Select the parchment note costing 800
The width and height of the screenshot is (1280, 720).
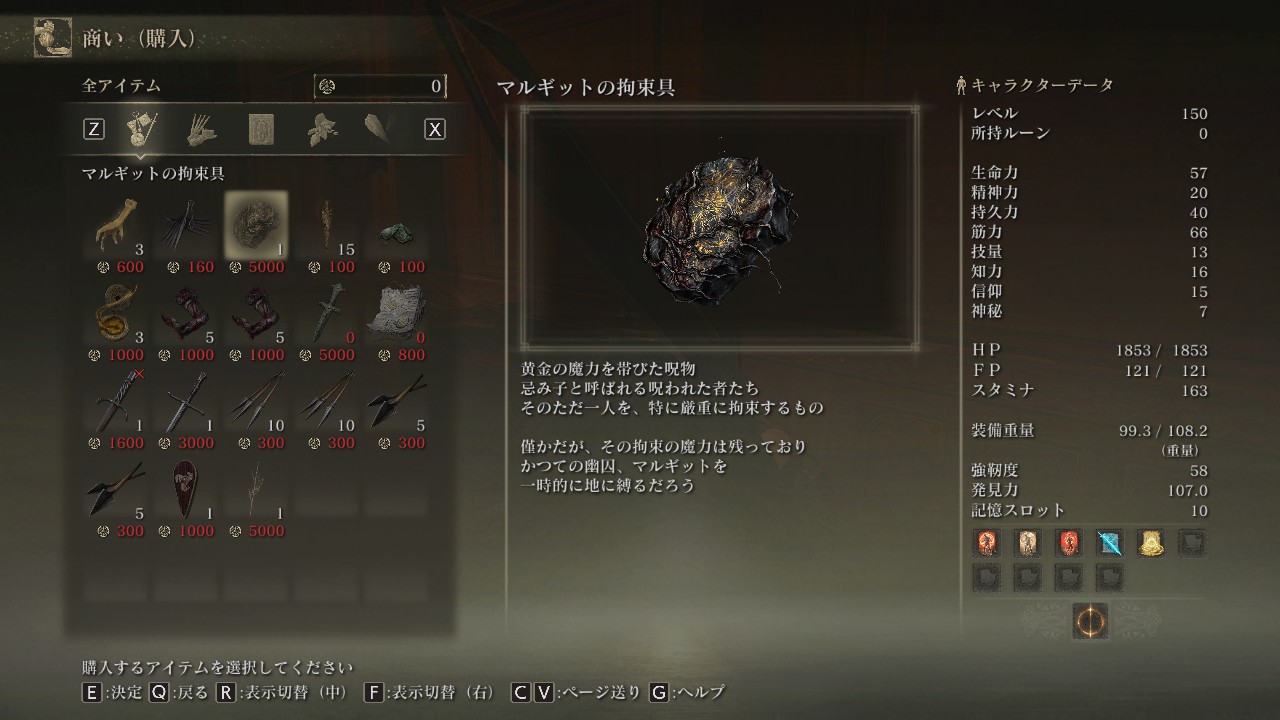point(397,311)
